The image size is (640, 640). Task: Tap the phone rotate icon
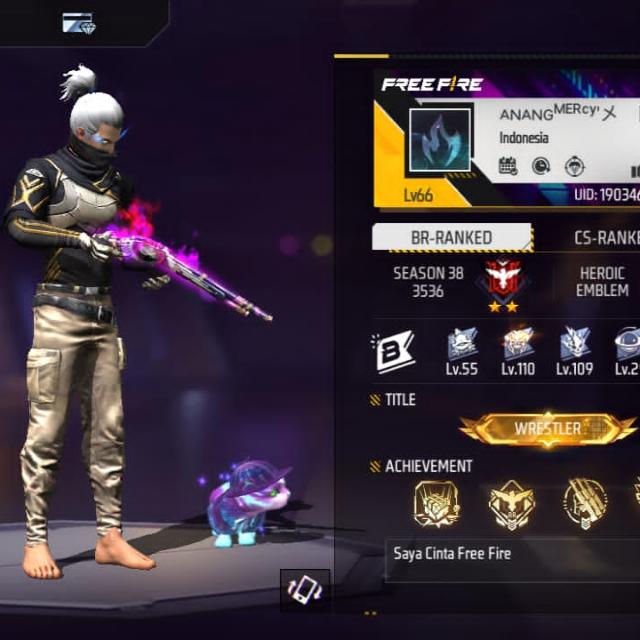click(304, 592)
